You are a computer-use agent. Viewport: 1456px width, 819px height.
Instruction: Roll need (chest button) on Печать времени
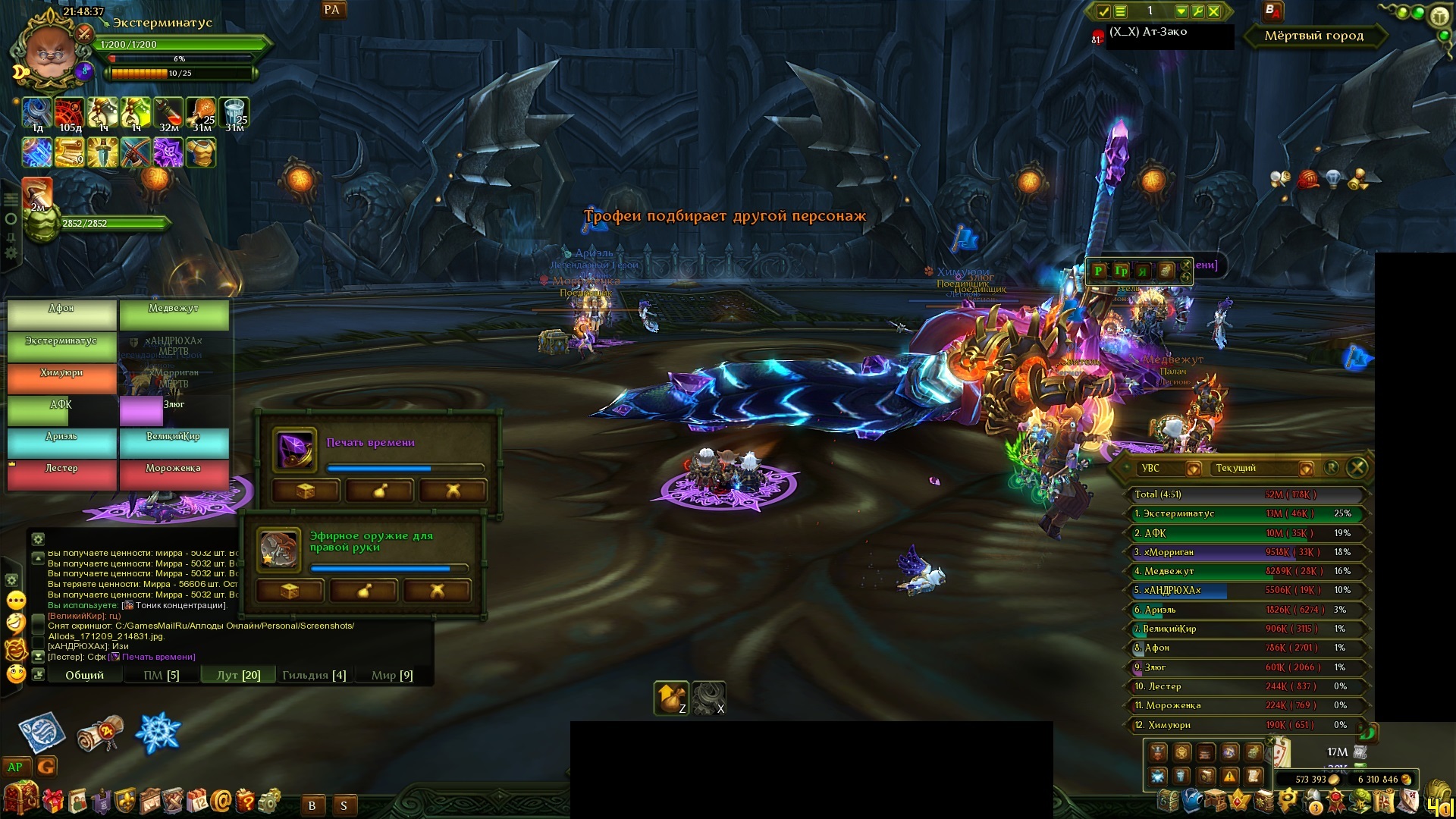click(x=305, y=491)
